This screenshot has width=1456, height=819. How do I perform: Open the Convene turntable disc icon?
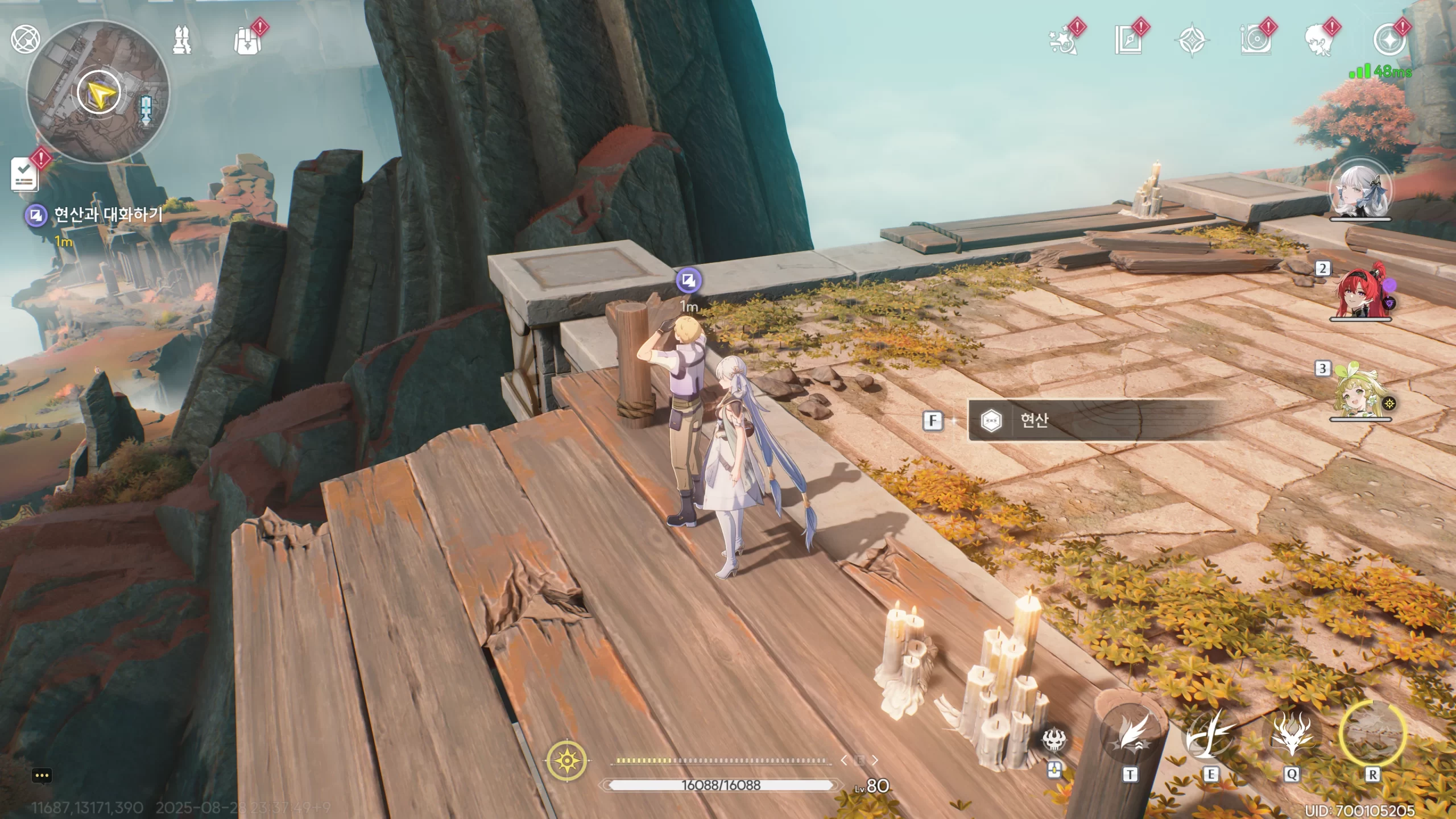click(x=1255, y=41)
